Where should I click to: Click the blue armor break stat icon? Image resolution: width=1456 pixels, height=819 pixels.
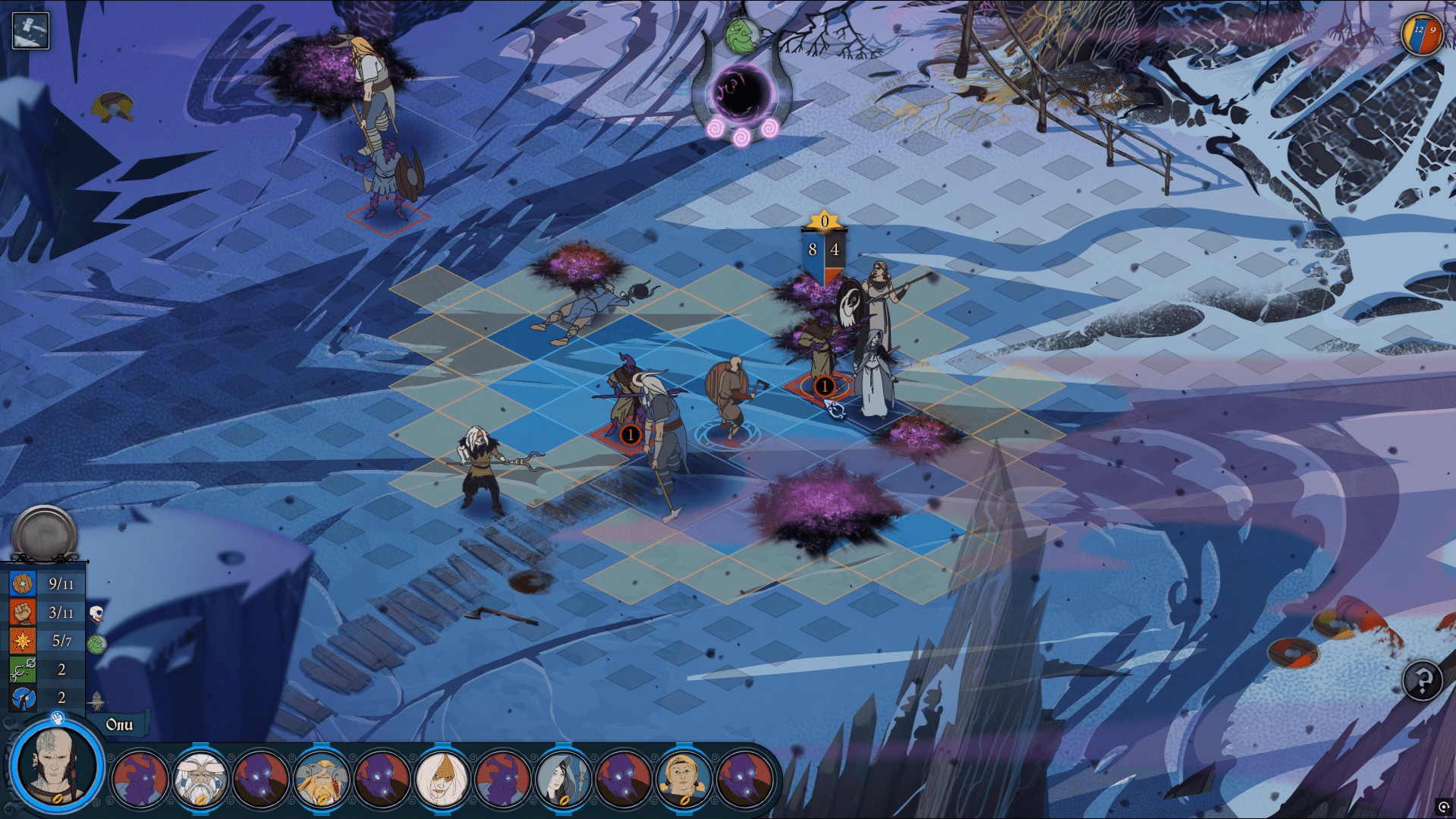click(23, 698)
